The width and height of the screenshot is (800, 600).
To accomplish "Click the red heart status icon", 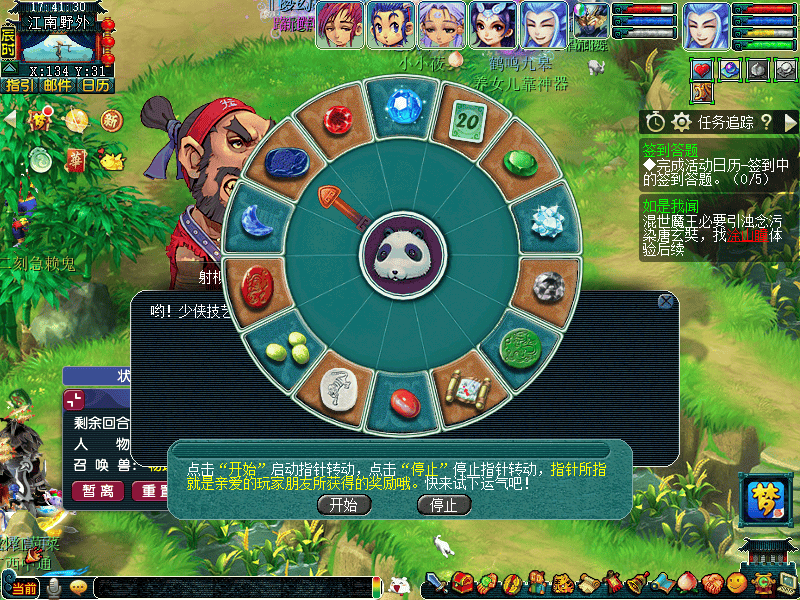I will pos(702,70).
